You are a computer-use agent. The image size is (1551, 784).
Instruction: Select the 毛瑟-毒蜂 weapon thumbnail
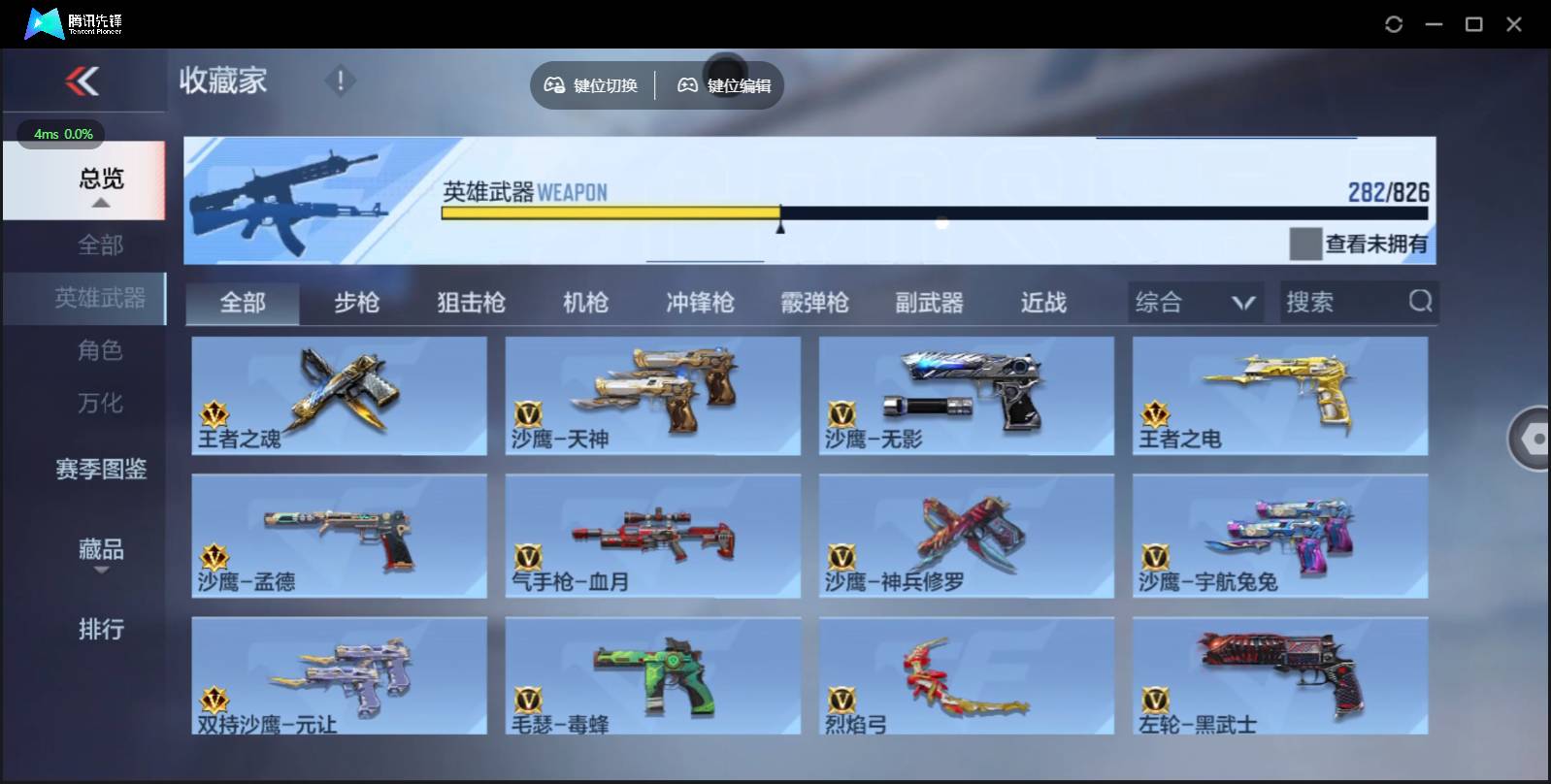click(x=652, y=676)
